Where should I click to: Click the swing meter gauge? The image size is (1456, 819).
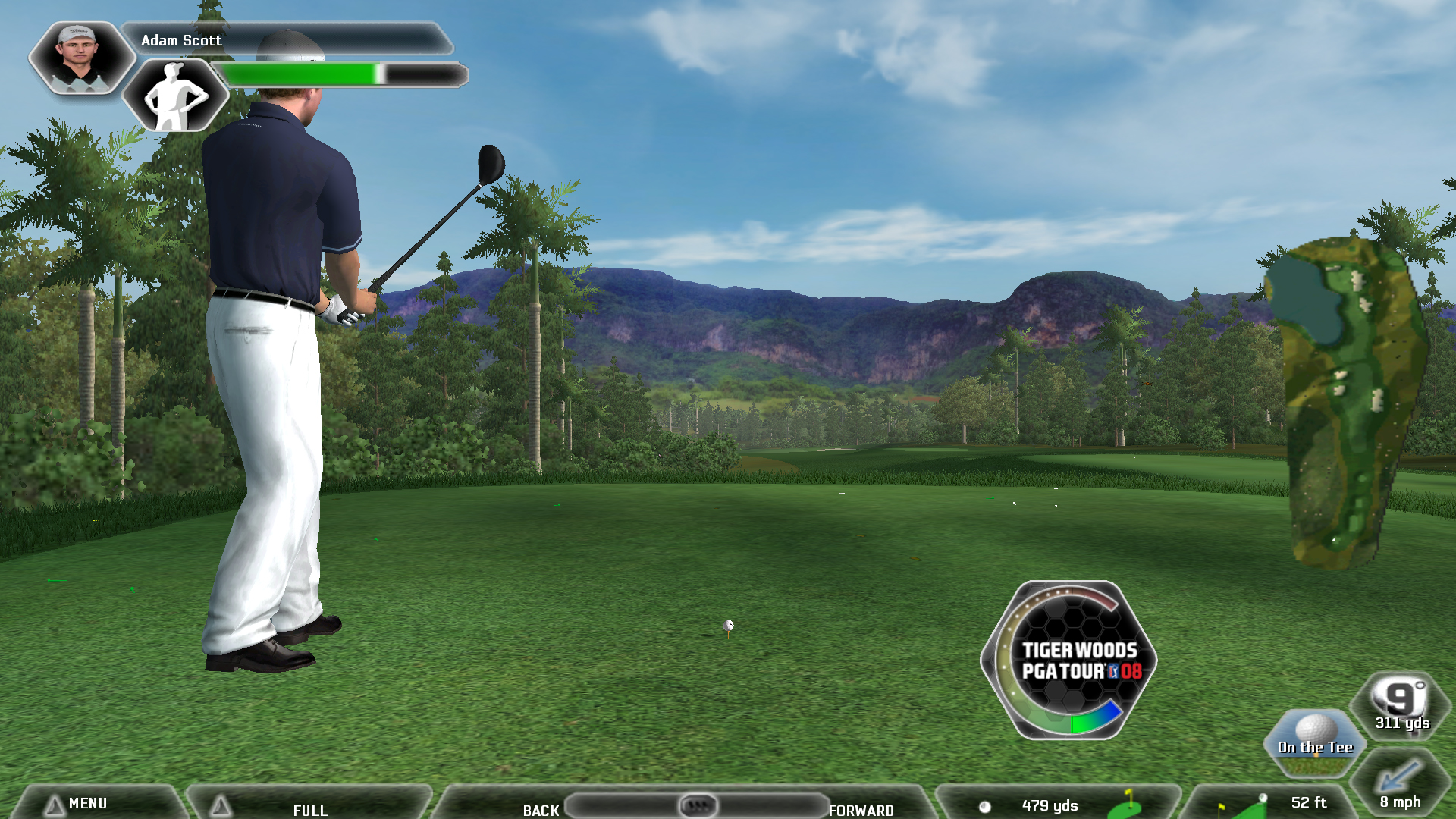1068,661
